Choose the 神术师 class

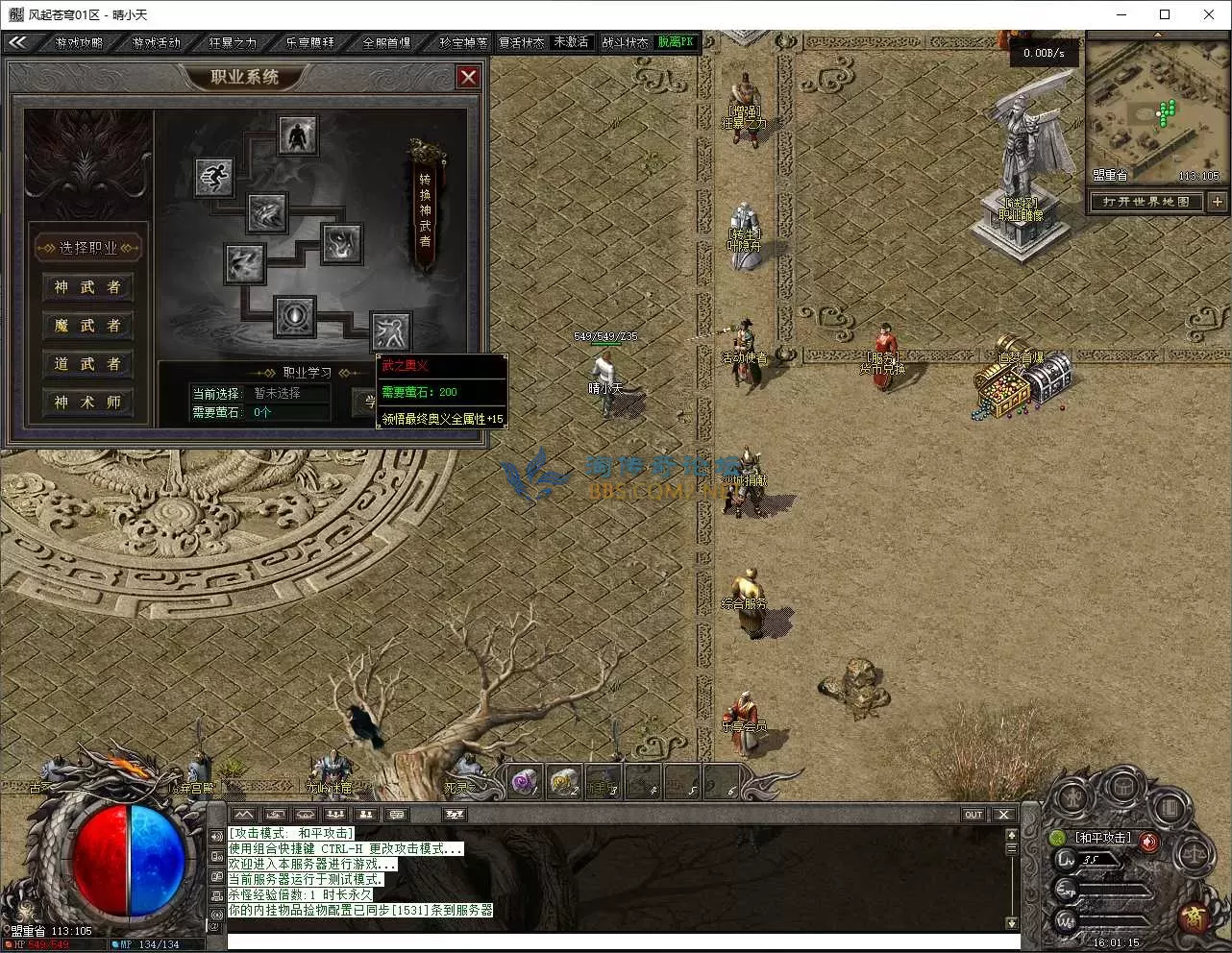[87, 403]
